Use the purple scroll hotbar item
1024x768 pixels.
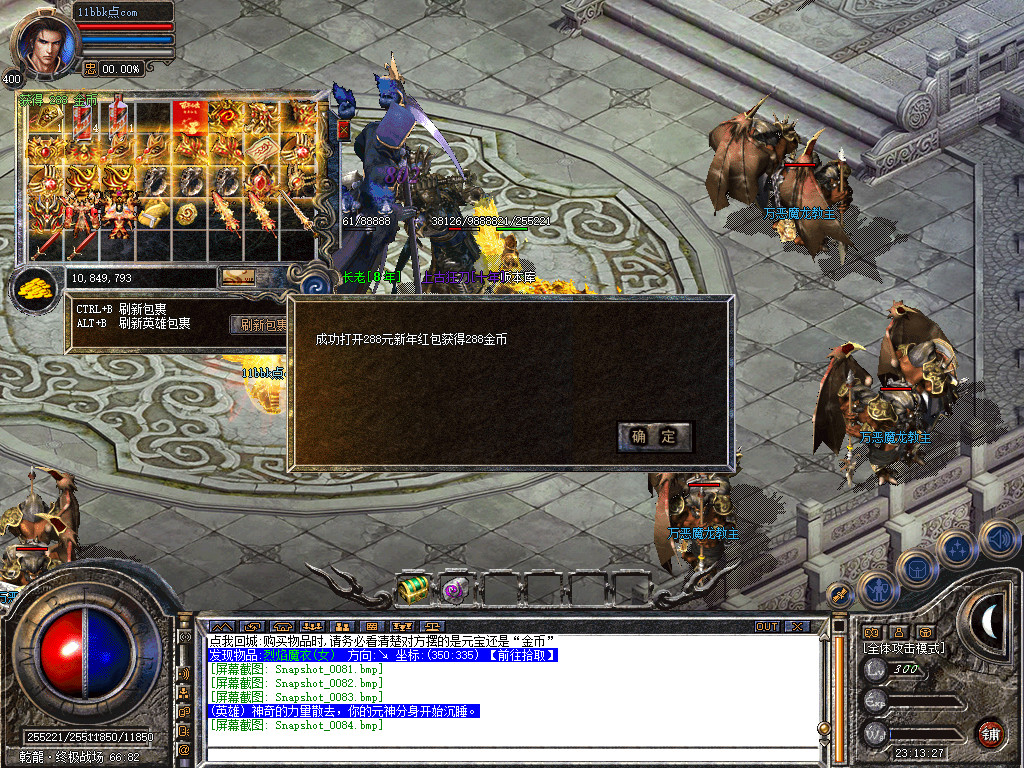(x=455, y=589)
